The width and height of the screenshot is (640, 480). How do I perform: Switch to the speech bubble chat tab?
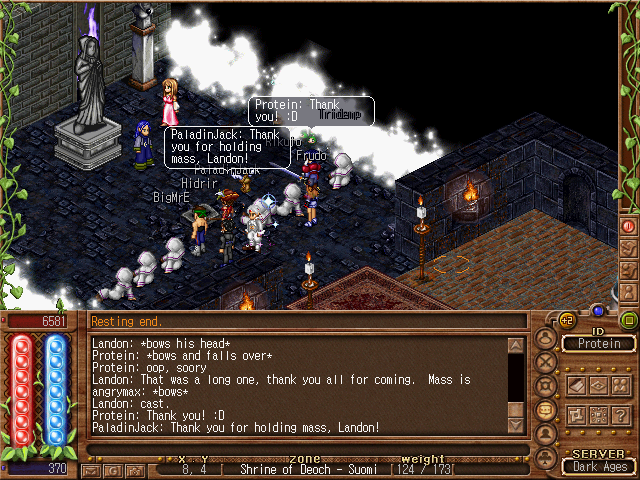pos(545,409)
